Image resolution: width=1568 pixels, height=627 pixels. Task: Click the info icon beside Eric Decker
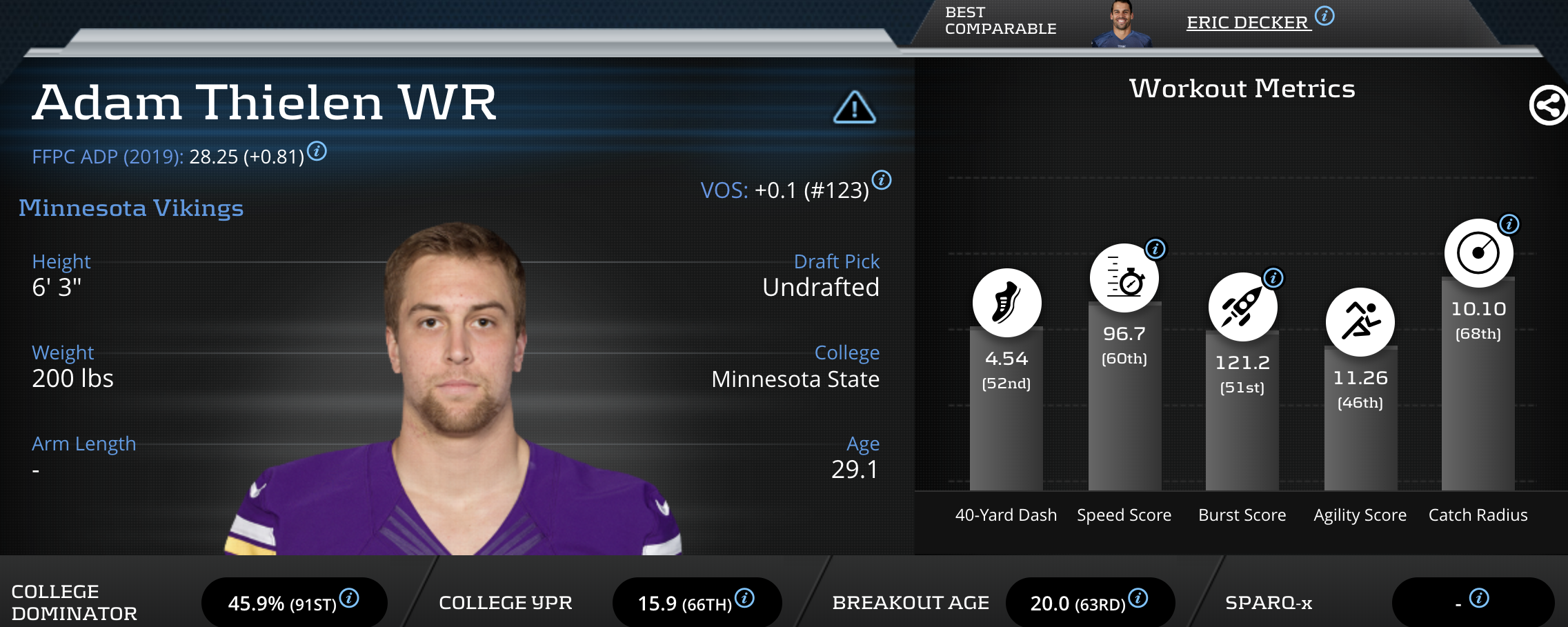pyautogui.click(x=1324, y=16)
